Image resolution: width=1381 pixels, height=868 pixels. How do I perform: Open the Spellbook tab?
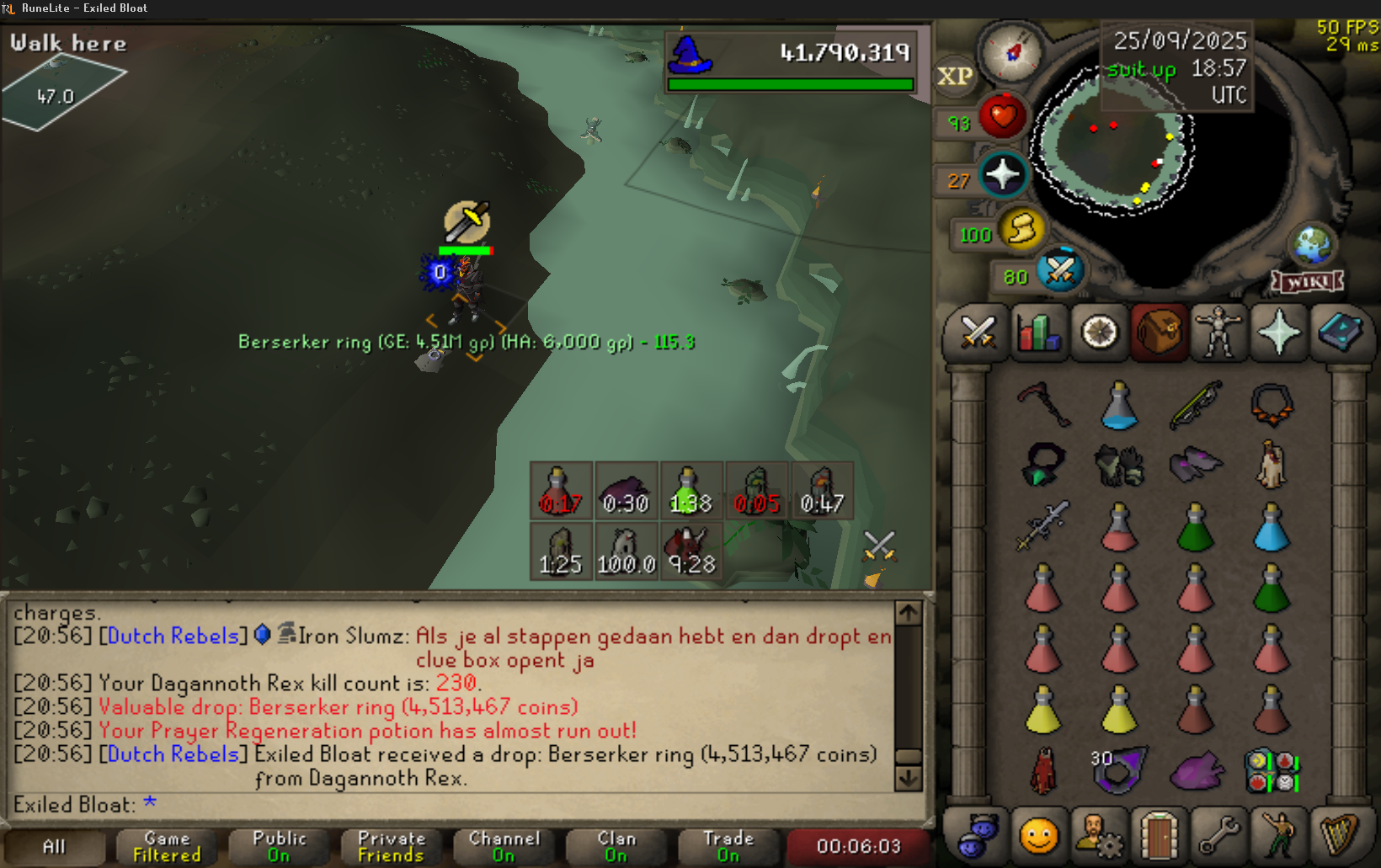click(x=1340, y=333)
